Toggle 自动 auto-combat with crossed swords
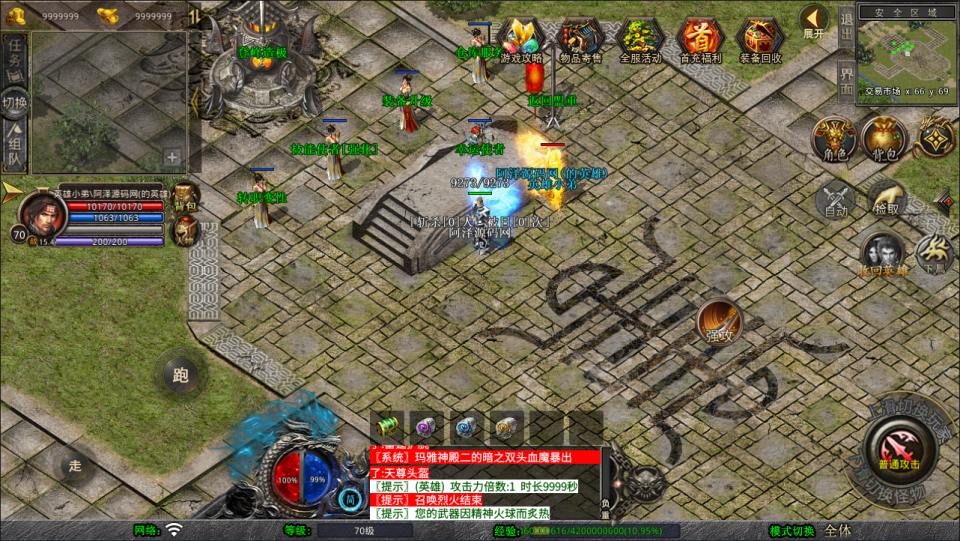The height and width of the screenshot is (541, 960). point(836,200)
